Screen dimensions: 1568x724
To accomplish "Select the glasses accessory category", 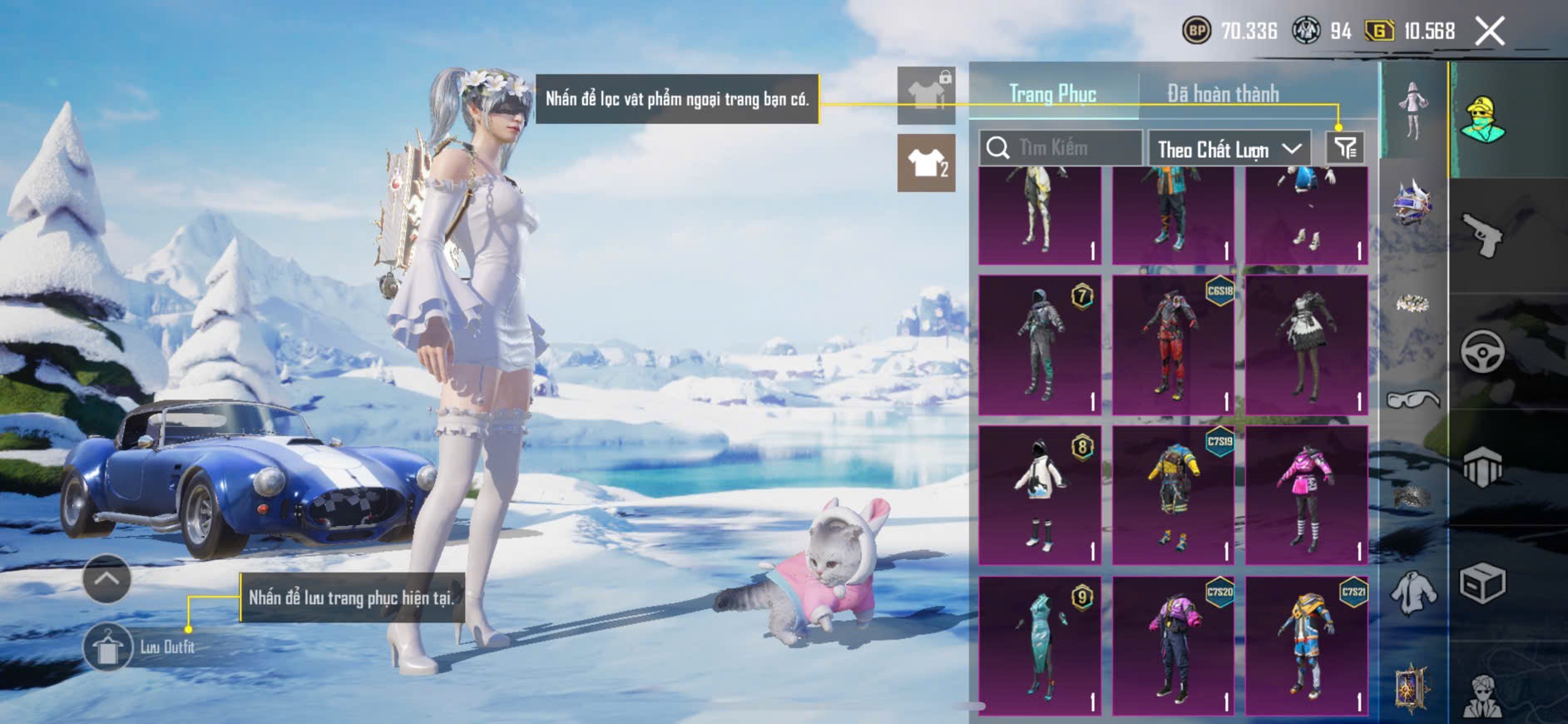I will (x=1412, y=400).
